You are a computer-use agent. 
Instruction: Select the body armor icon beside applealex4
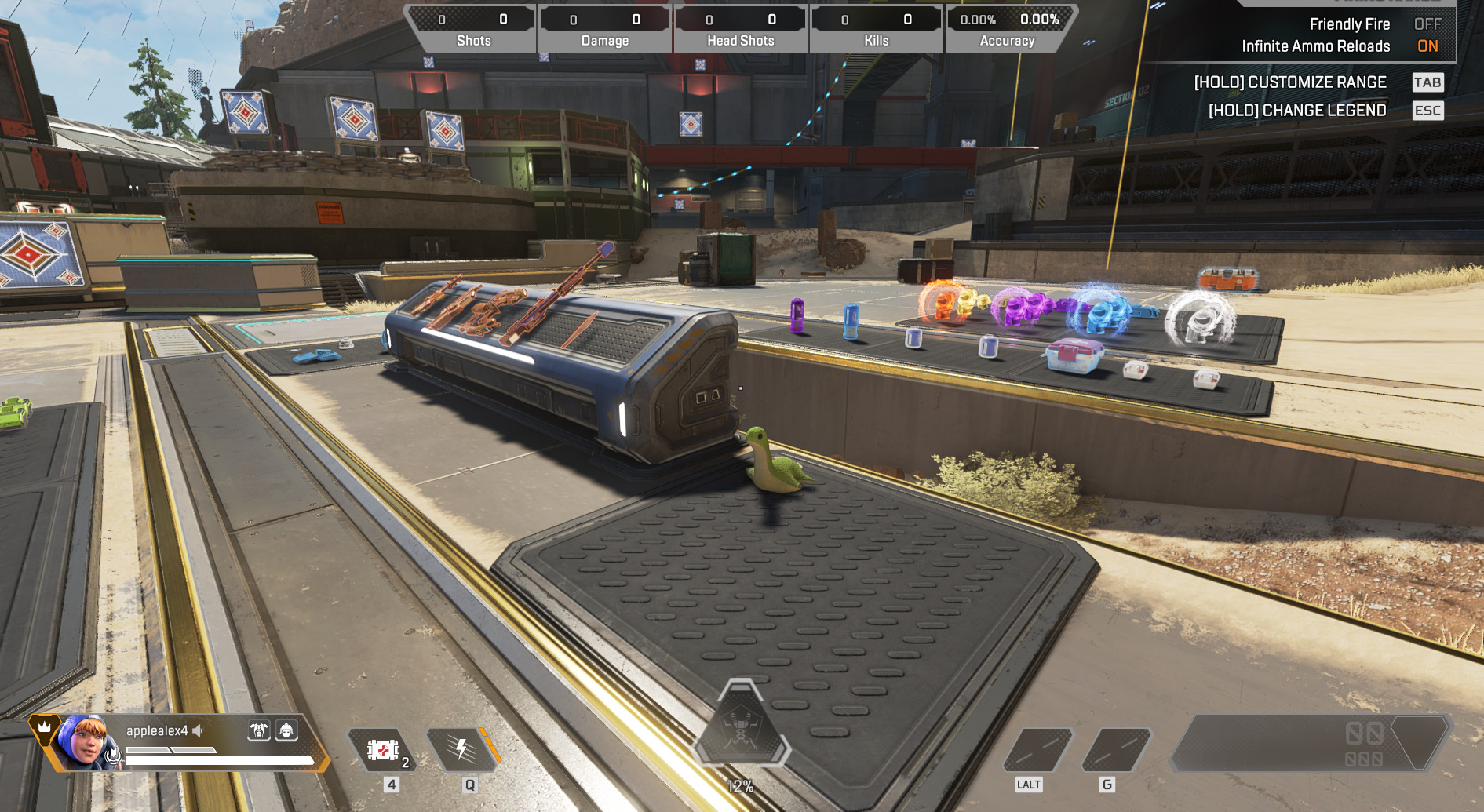coord(258,731)
